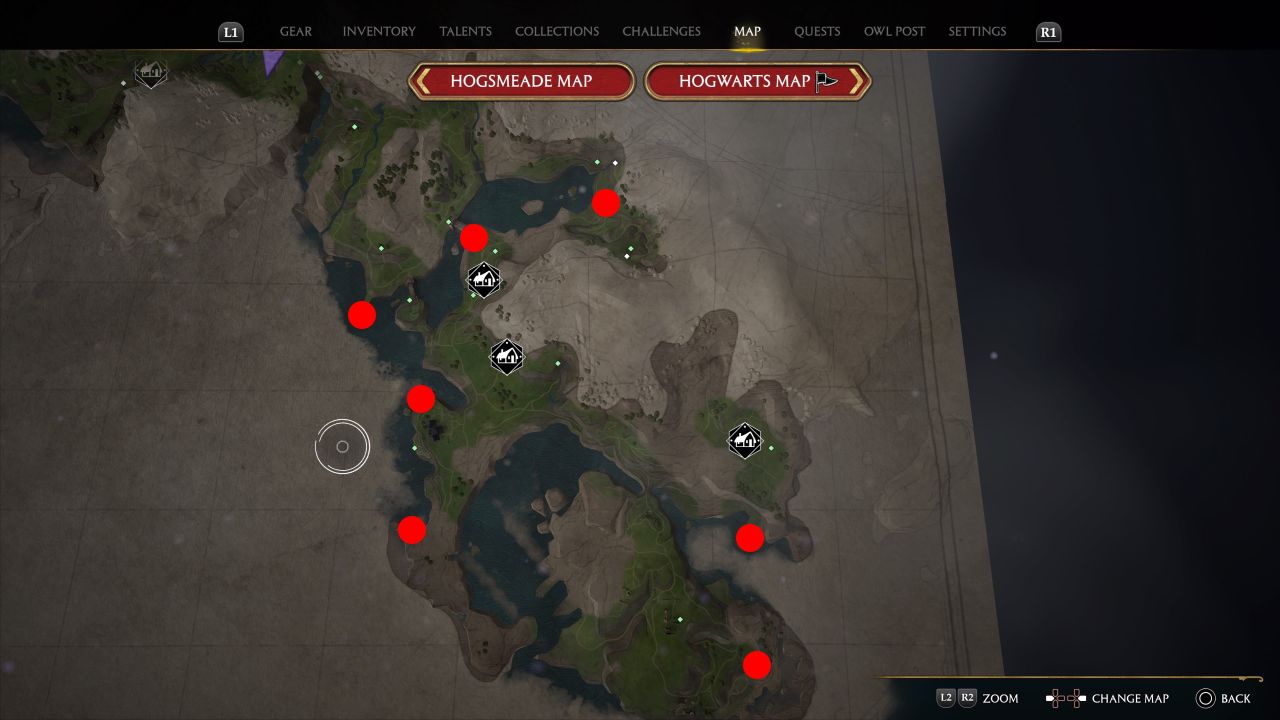Image resolution: width=1280 pixels, height=720 pixels.
Task: Open the Collections screen from the top menu
Action: click(x=556, y=31)
